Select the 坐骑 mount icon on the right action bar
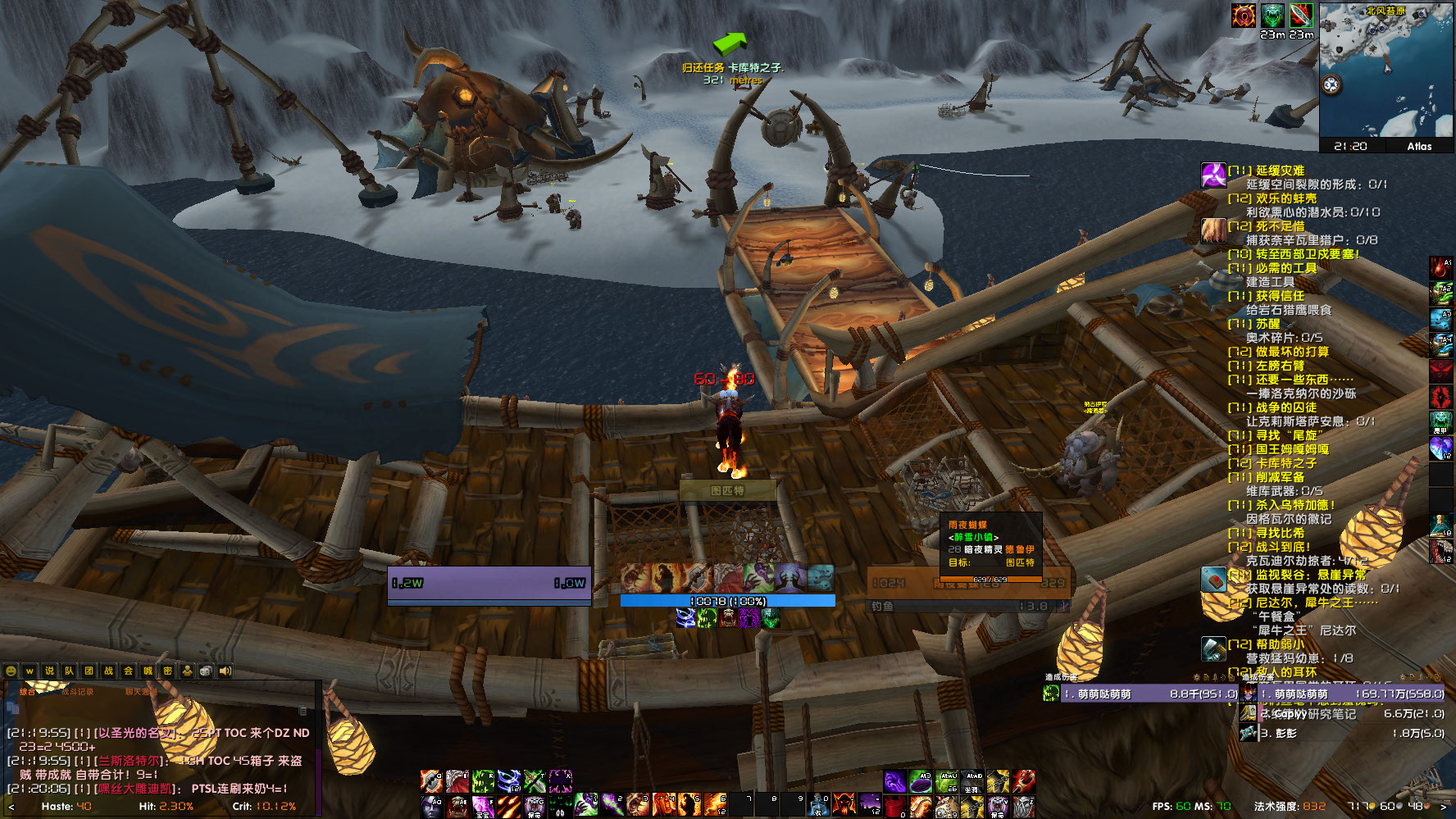Screen dimensions: 1456x819 (972, 781)
